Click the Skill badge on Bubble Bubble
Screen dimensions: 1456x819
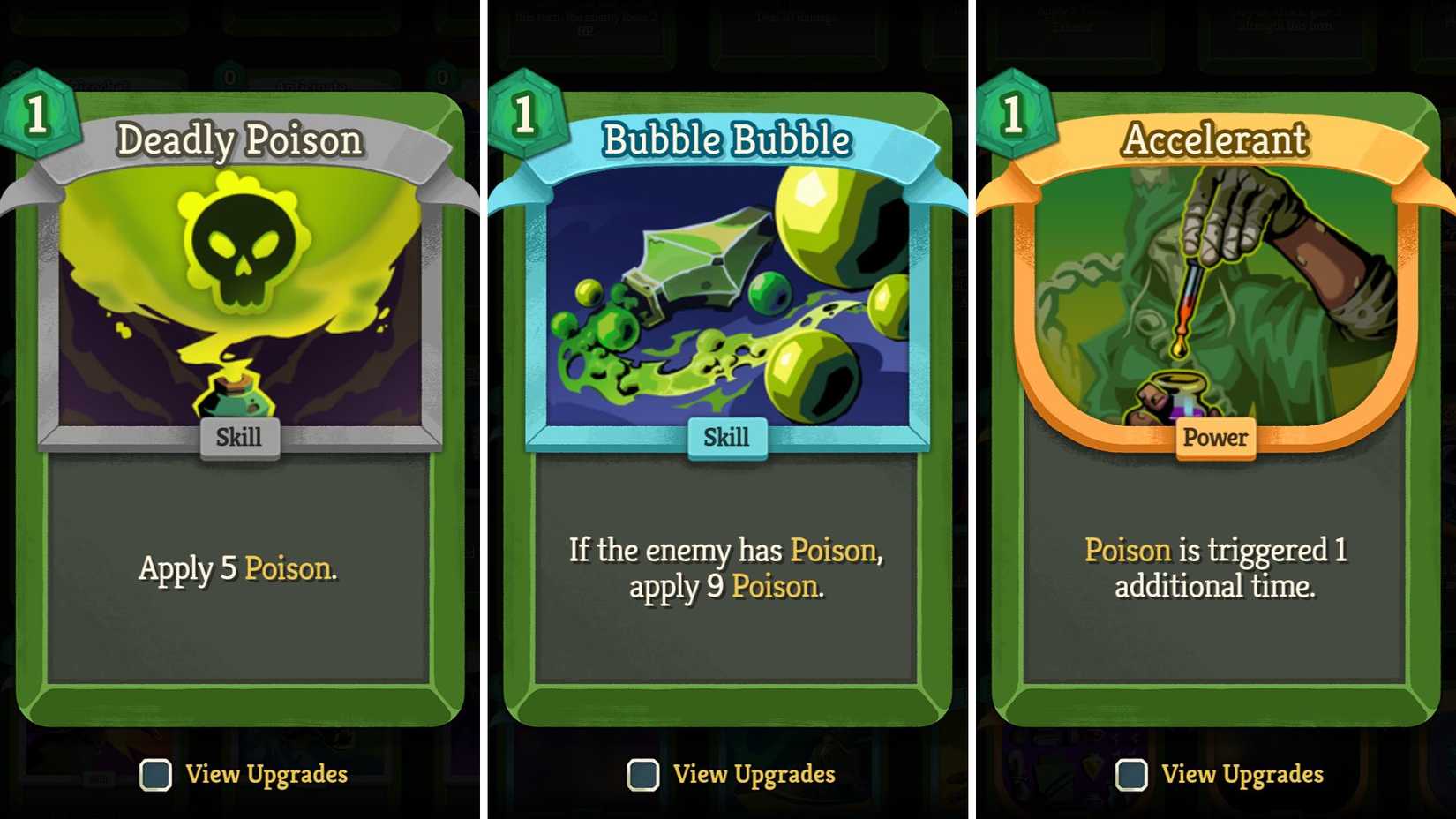[727, 437]
